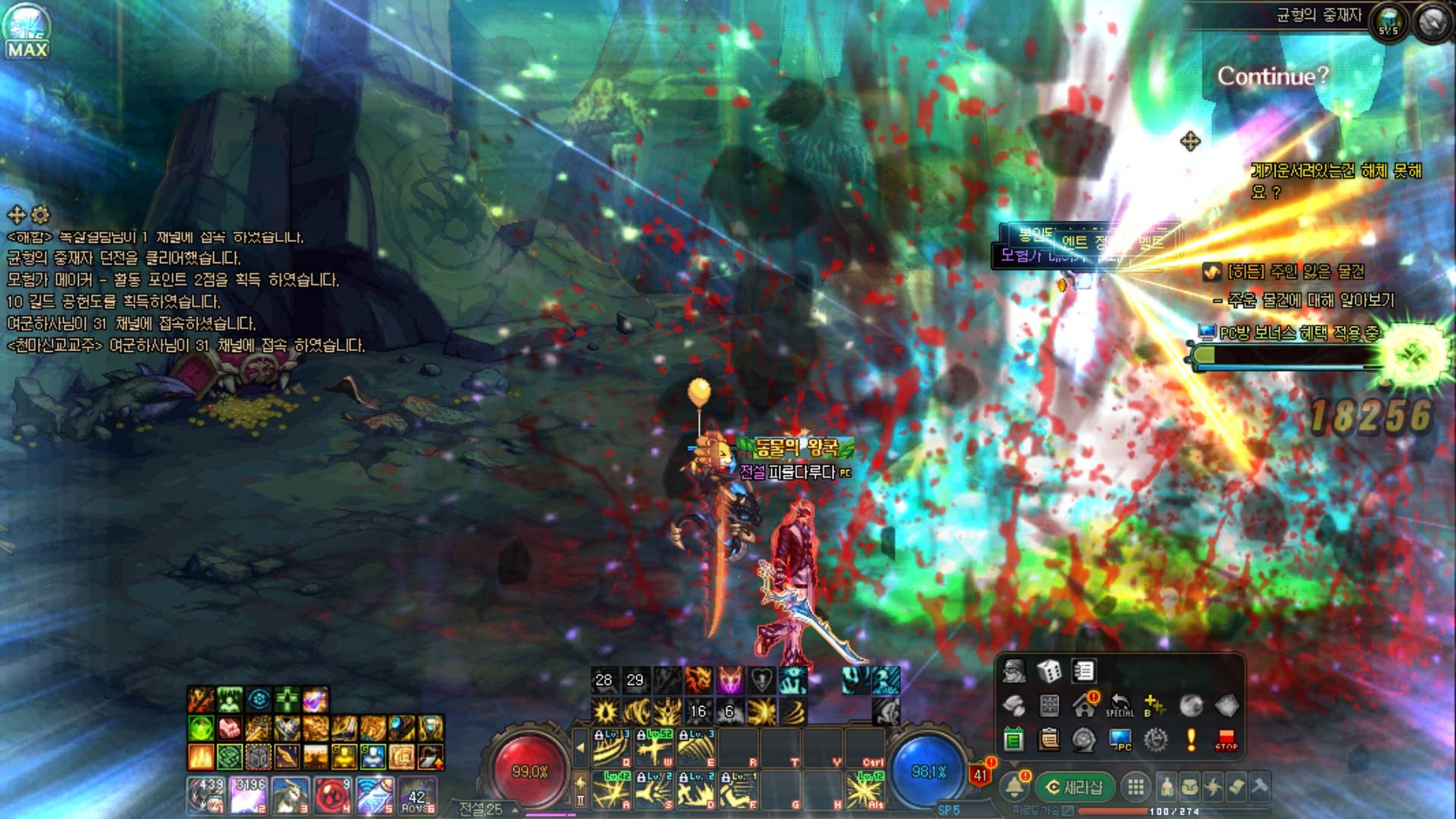Open the hammer icon menu
The width and height of the screenshot is (1456, 819).
coord(1260,787)
